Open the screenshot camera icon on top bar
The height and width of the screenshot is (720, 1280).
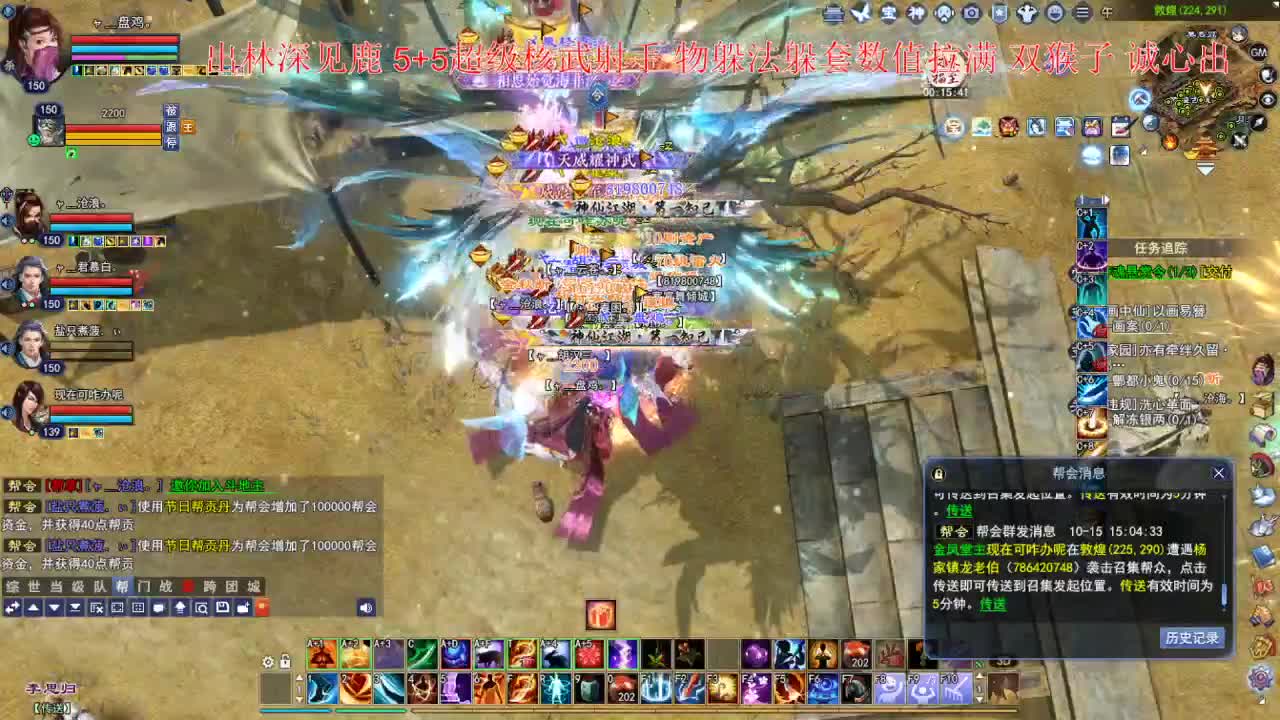[973, 13]
